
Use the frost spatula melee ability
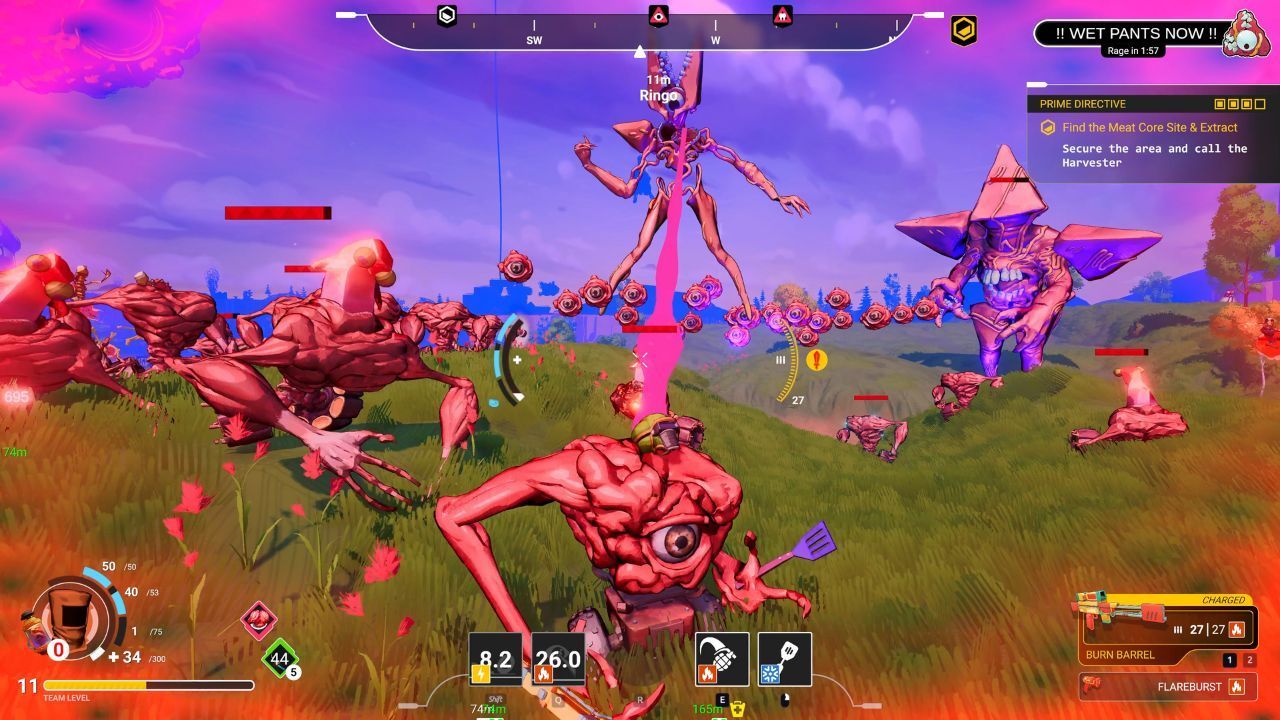(x=784, y=659)
